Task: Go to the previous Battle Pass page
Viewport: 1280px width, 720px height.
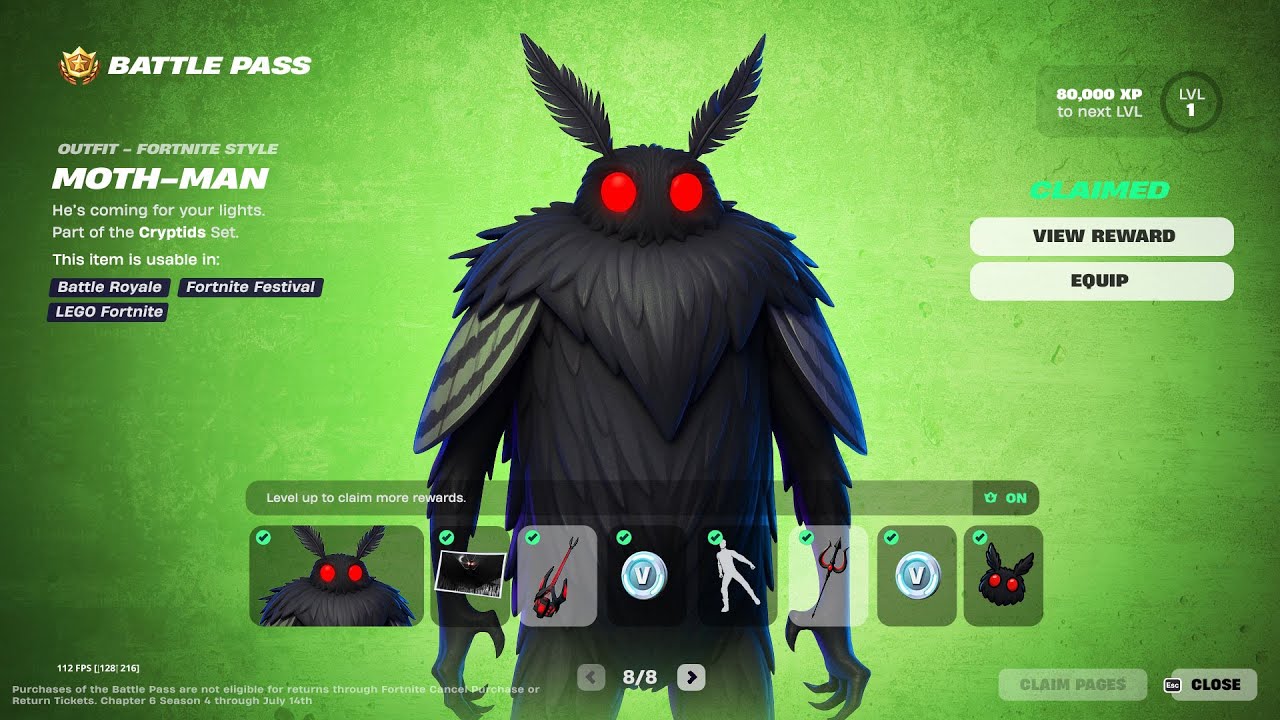Action: point(592,678)
